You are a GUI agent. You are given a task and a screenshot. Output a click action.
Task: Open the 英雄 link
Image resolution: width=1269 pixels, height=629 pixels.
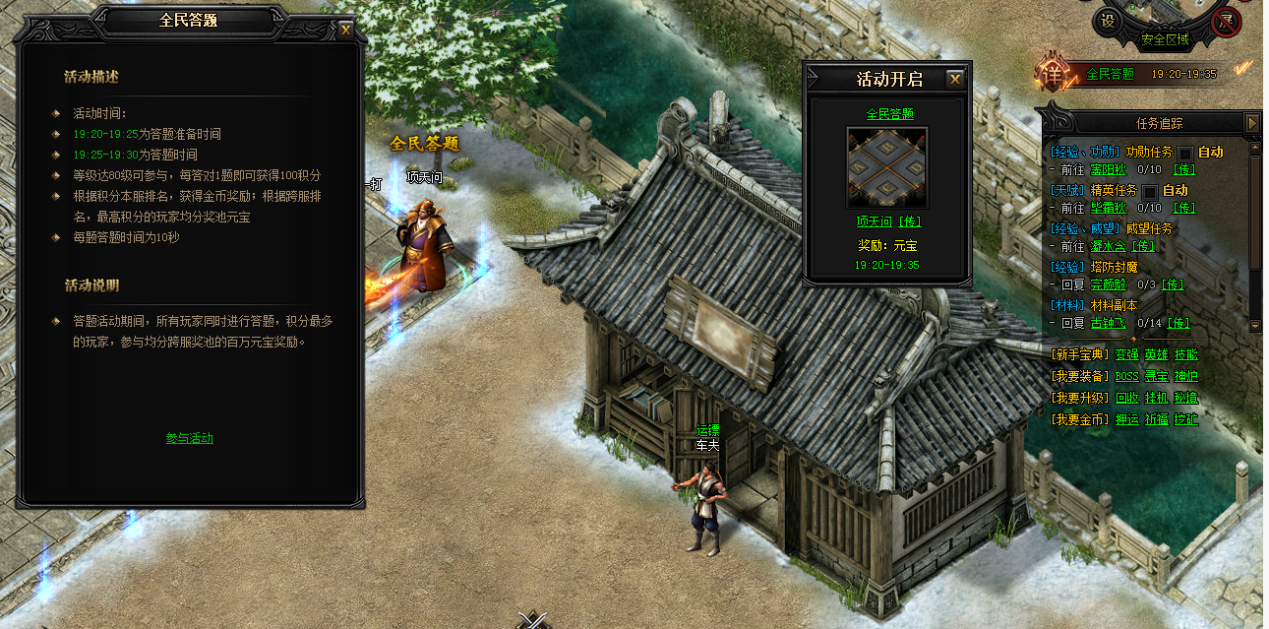click(1156, 354)
